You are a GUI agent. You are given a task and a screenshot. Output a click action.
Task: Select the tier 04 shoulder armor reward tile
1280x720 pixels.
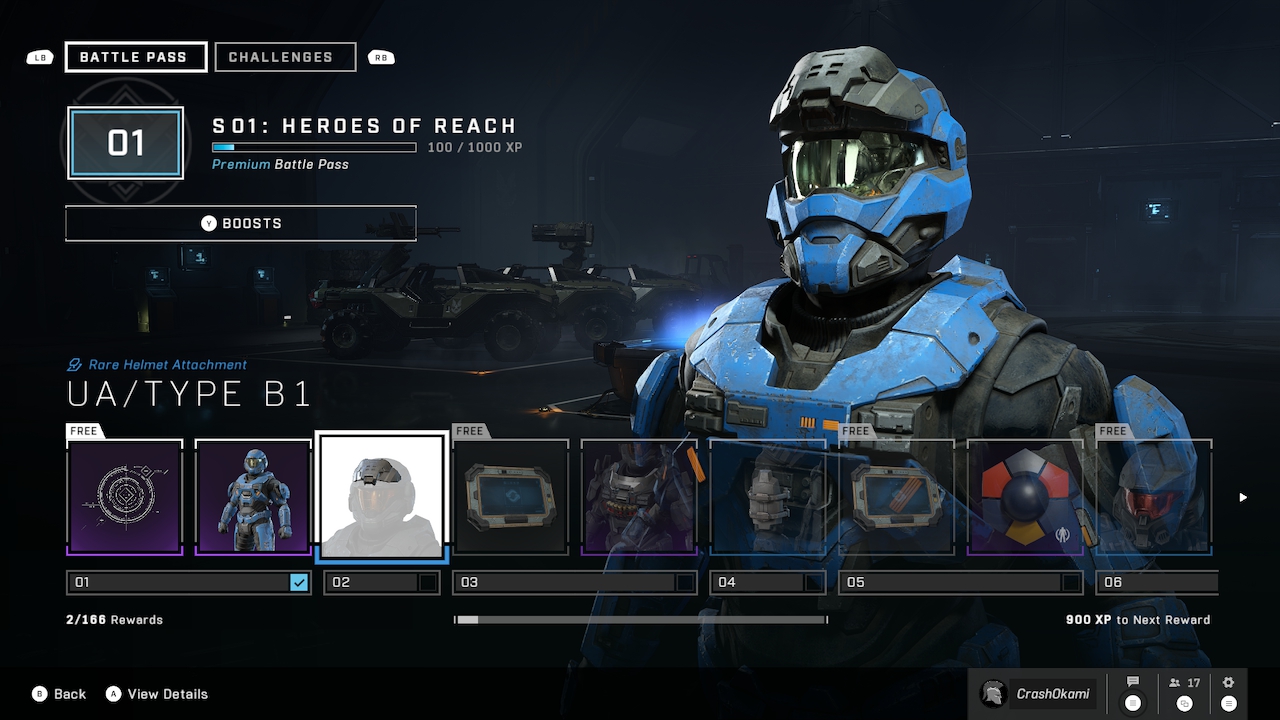[x=767, y=497]
